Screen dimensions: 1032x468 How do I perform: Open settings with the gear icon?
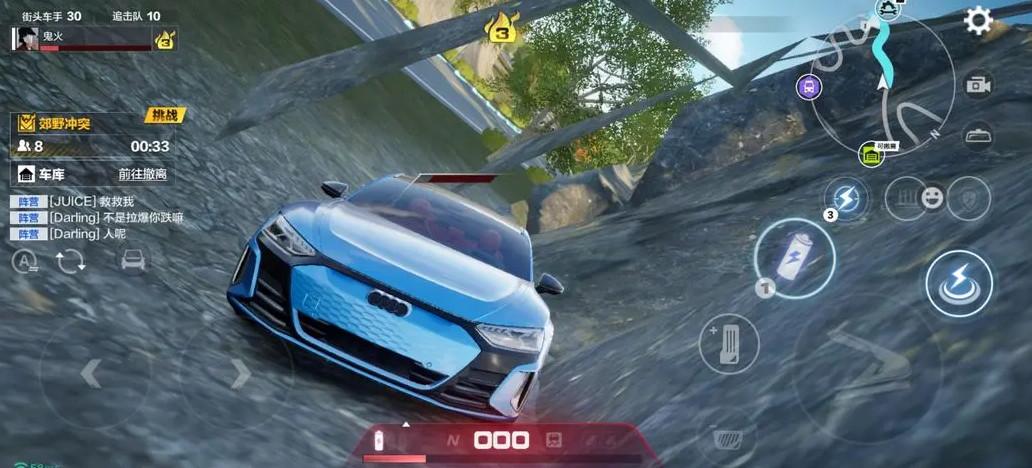977,21
